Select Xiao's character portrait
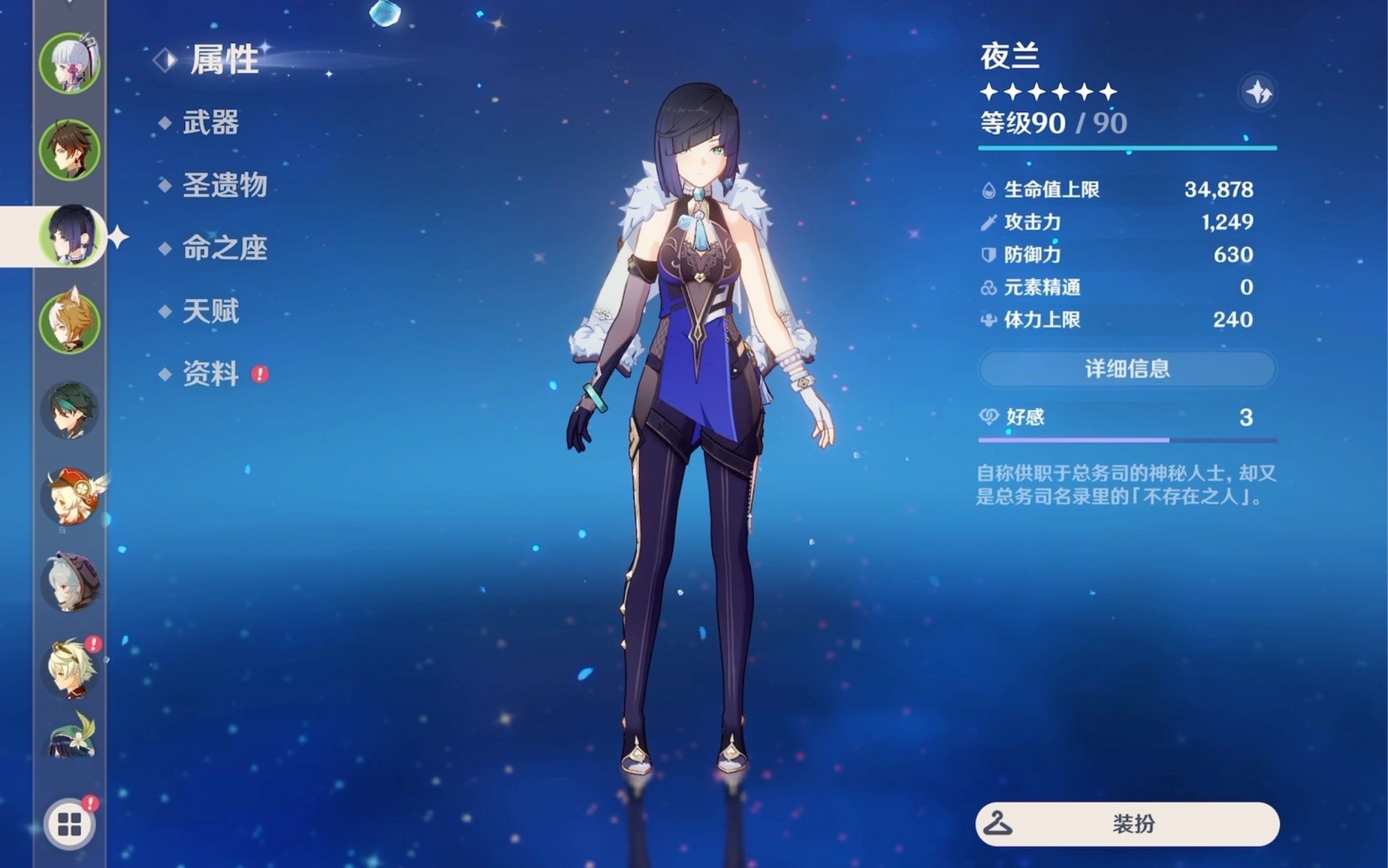 (70, 410)
